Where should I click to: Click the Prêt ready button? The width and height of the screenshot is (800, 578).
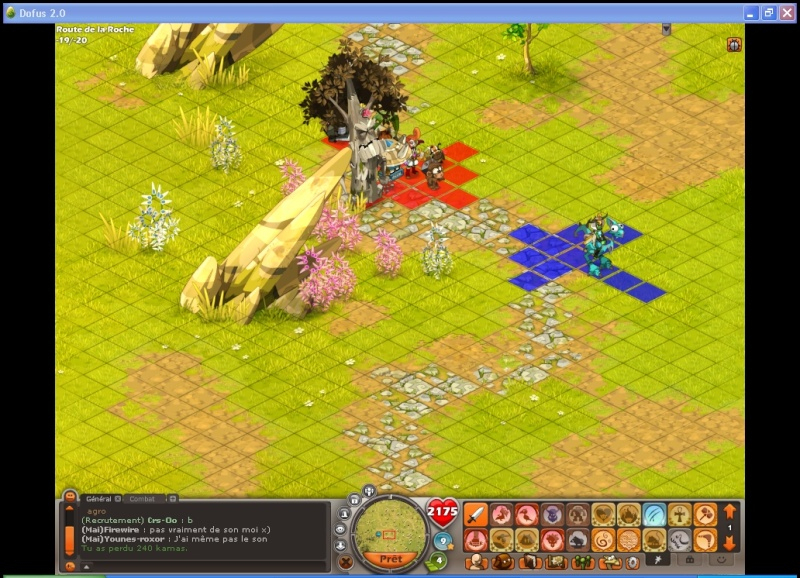390,558
